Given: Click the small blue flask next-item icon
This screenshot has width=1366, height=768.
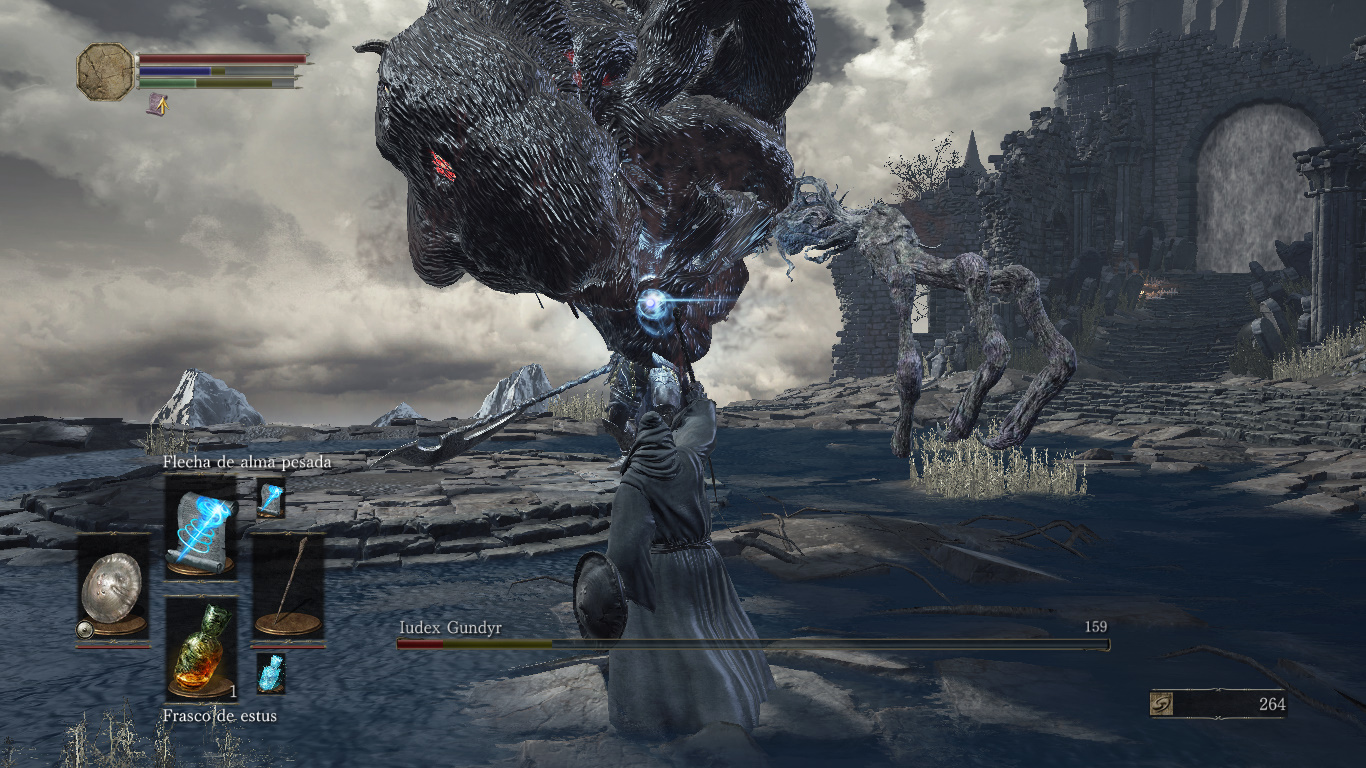Looking at the screenshot, I should (271, 673).
